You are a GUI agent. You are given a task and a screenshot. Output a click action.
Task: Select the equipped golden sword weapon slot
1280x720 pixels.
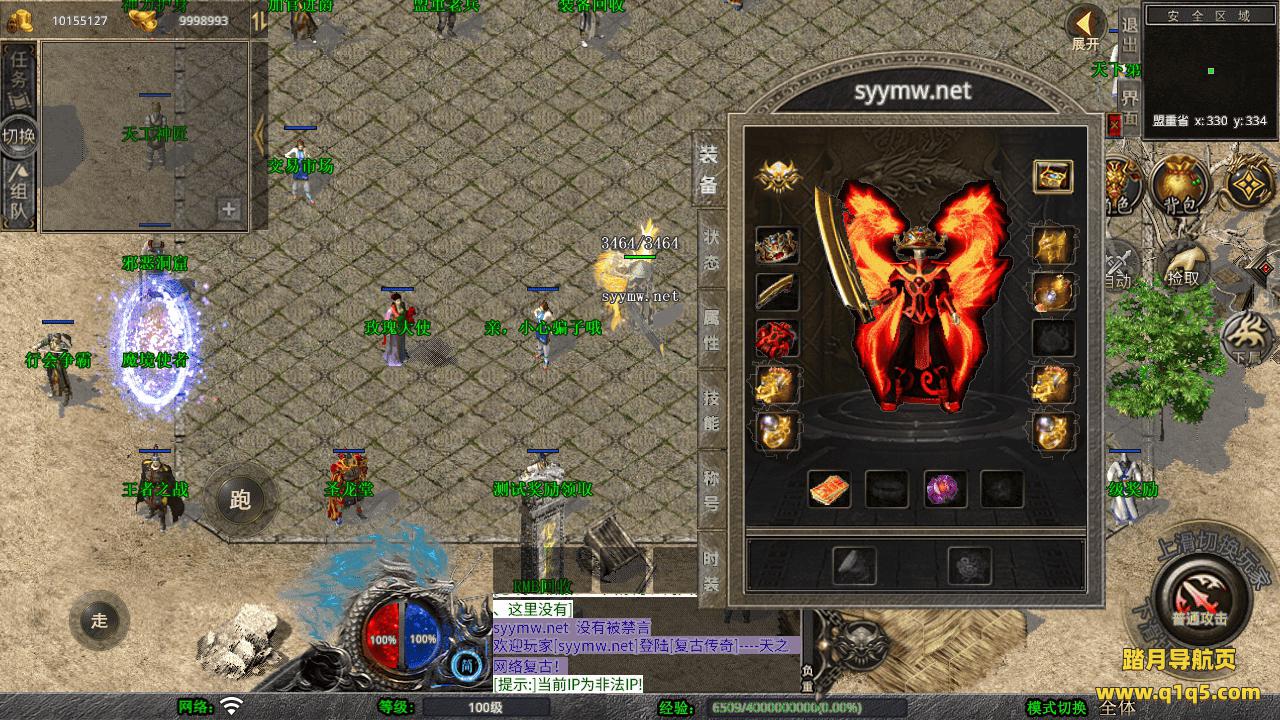click(x=777, y=292)
